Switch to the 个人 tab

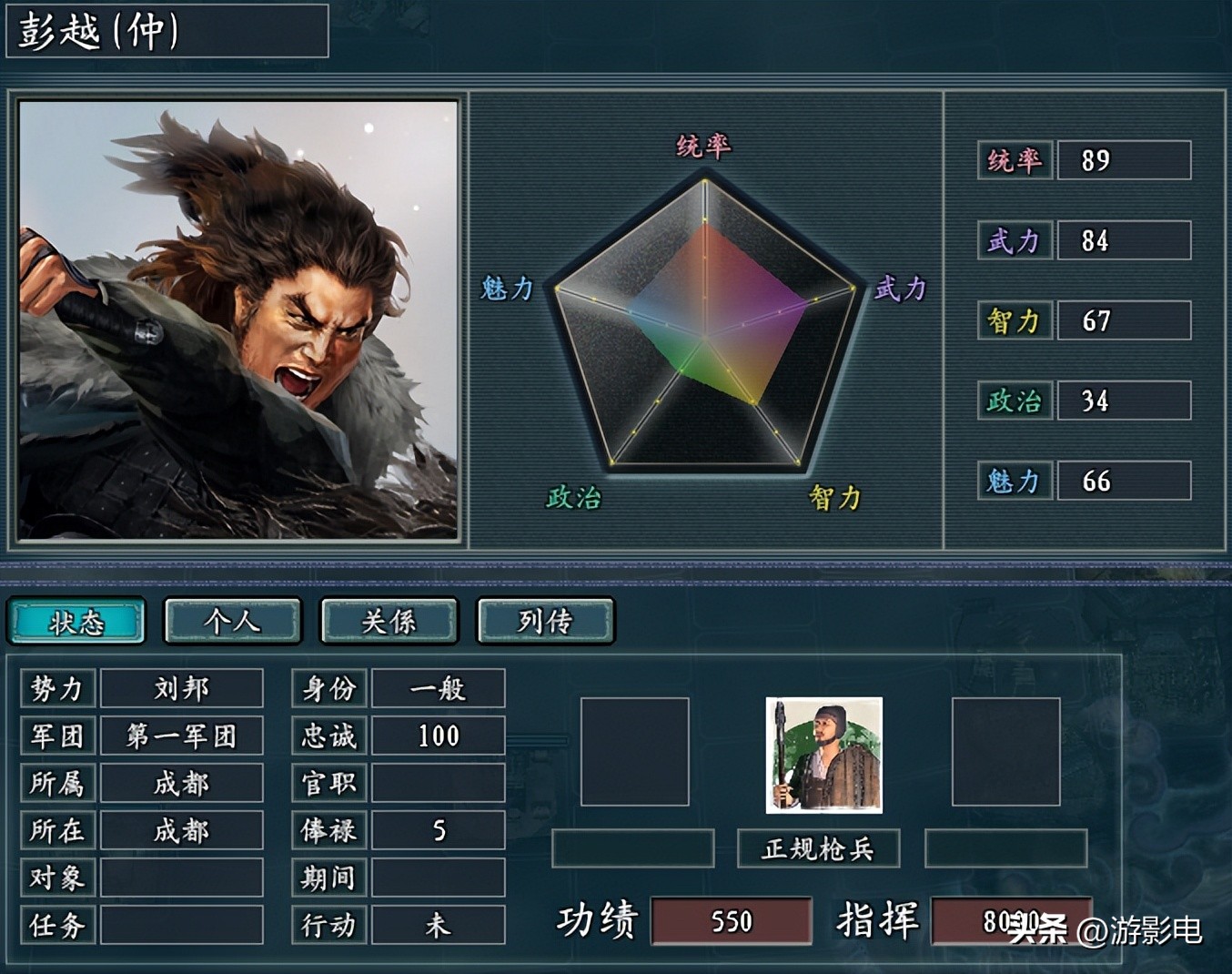232,621
